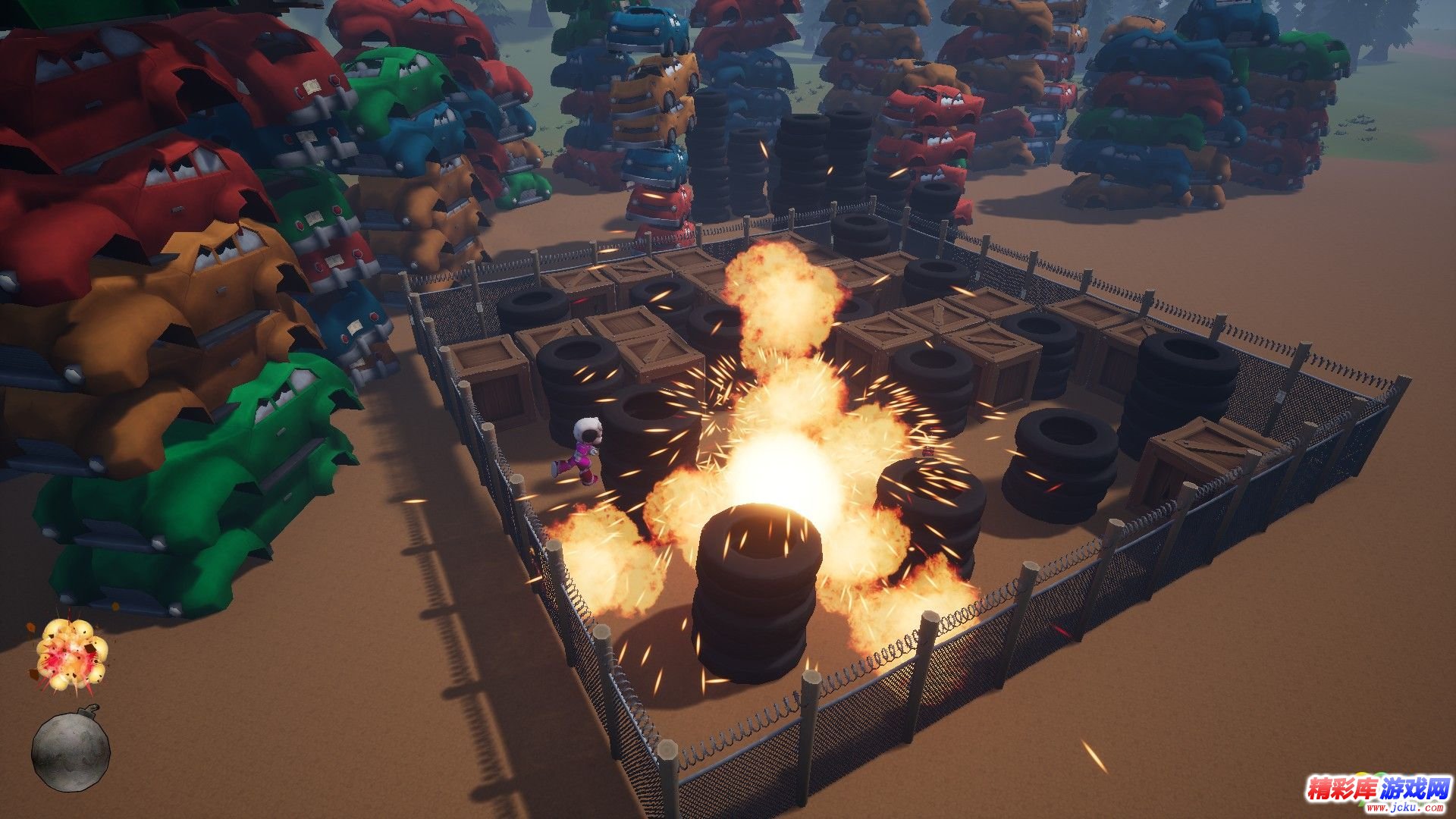Select the explosion power-up icon

point(71,655)
